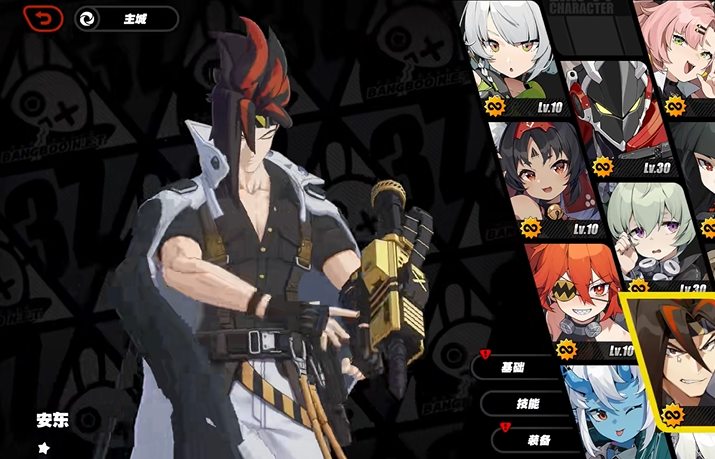This screenshot has height=459, width=715.
Task: Return to 主城 main city
Action: (x=126, y=19)
